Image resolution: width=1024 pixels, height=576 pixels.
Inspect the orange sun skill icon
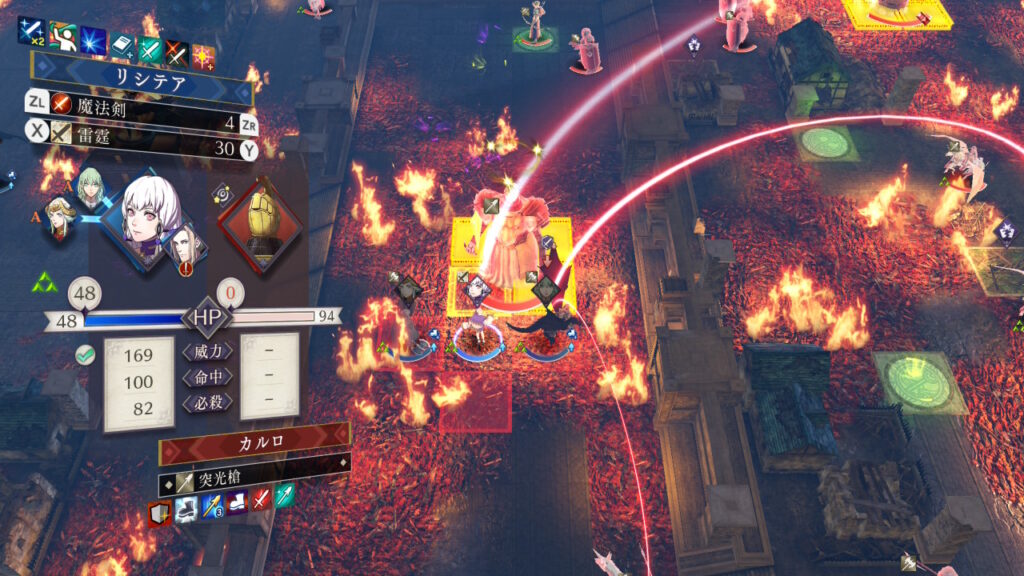204,56
